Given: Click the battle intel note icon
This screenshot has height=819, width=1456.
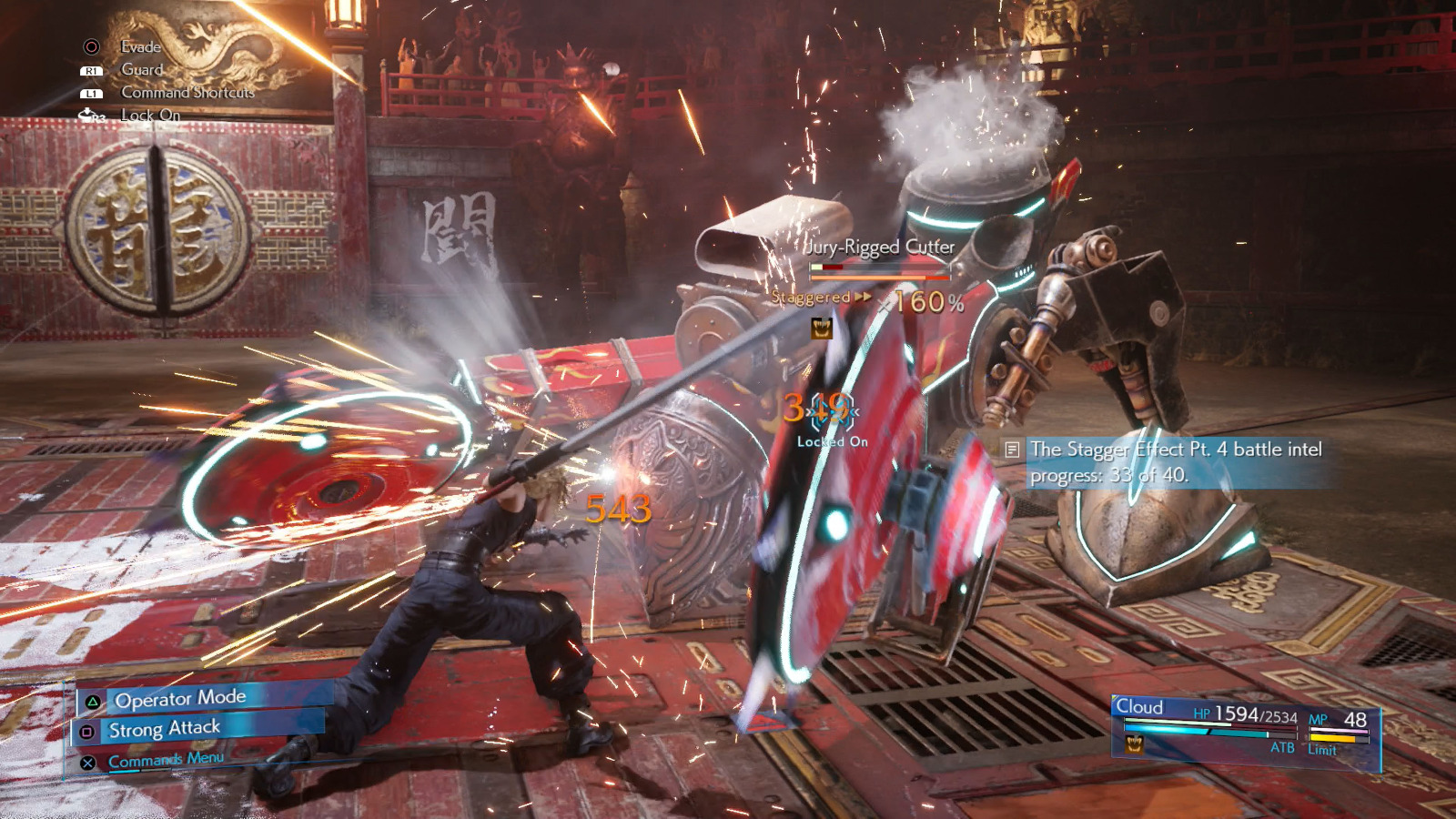Looking at the screenshot, I should (x=1011, y=450).
